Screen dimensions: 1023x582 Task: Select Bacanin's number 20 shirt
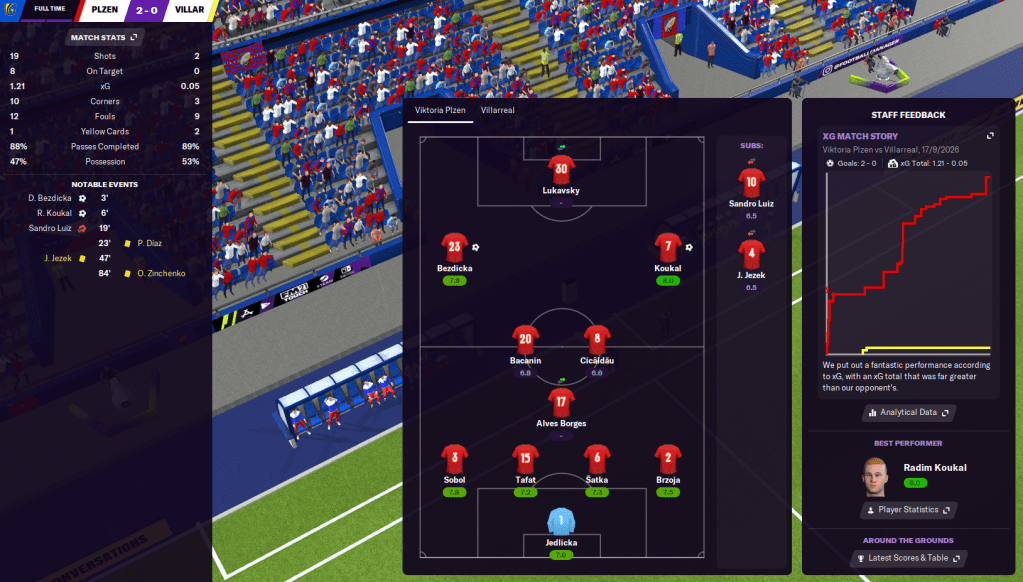click(x=525, y=338)
